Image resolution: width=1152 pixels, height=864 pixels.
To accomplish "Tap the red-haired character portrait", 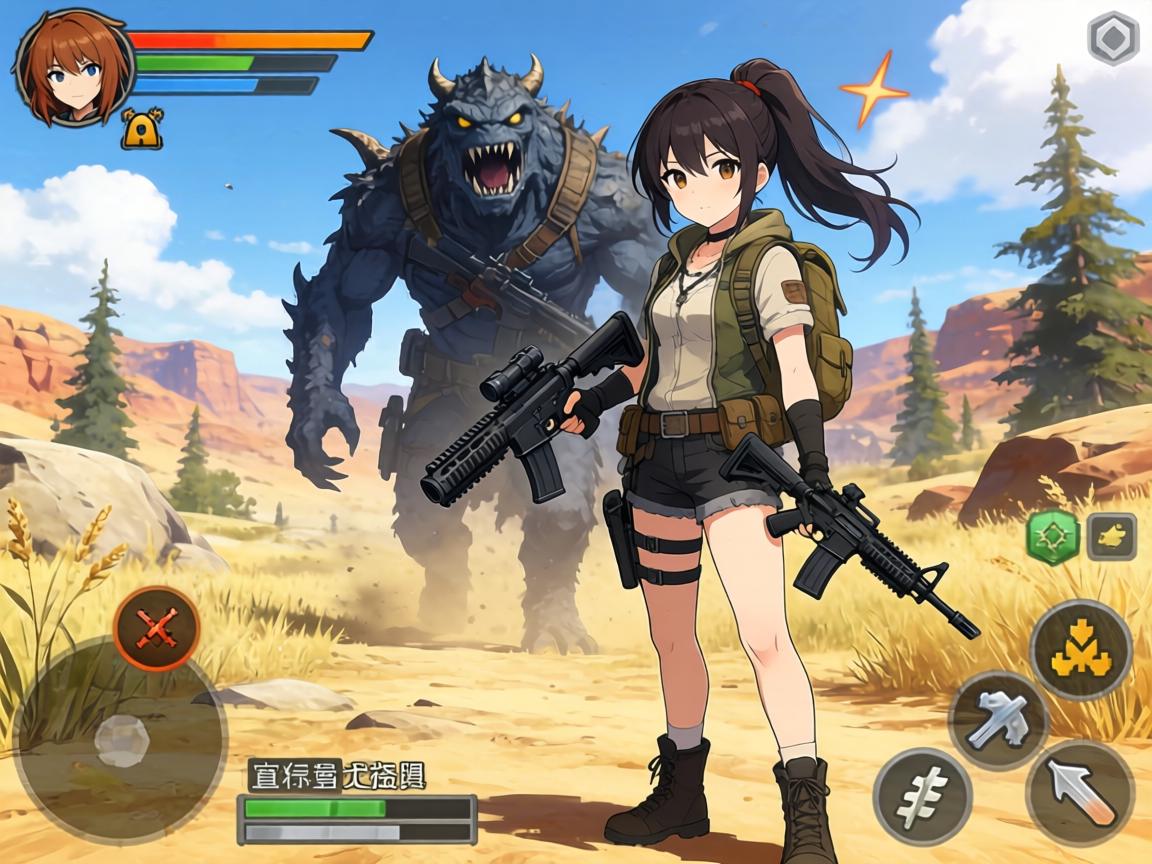I will (74, 68).
